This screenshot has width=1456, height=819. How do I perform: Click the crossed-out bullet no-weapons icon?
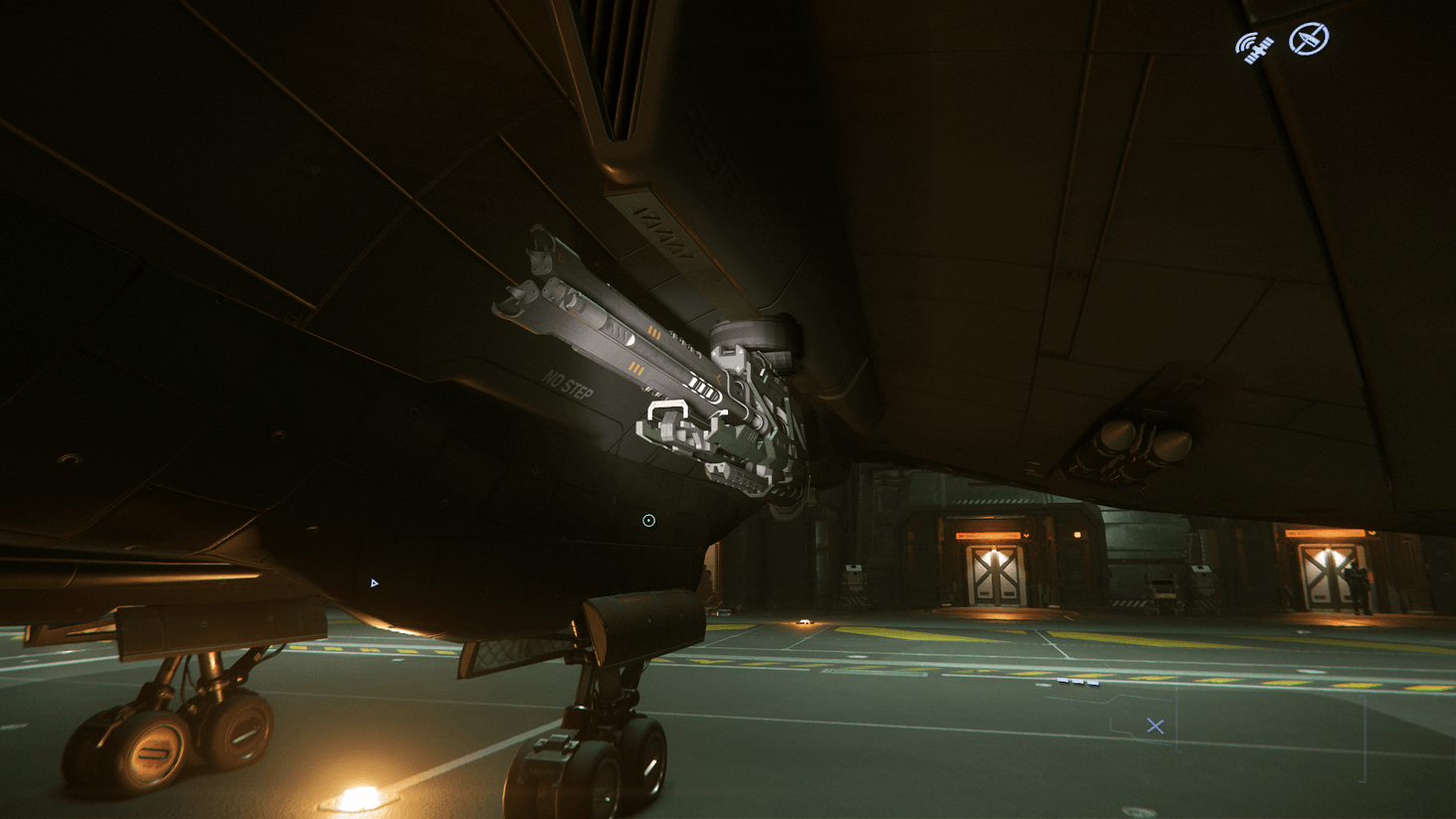1308,40
